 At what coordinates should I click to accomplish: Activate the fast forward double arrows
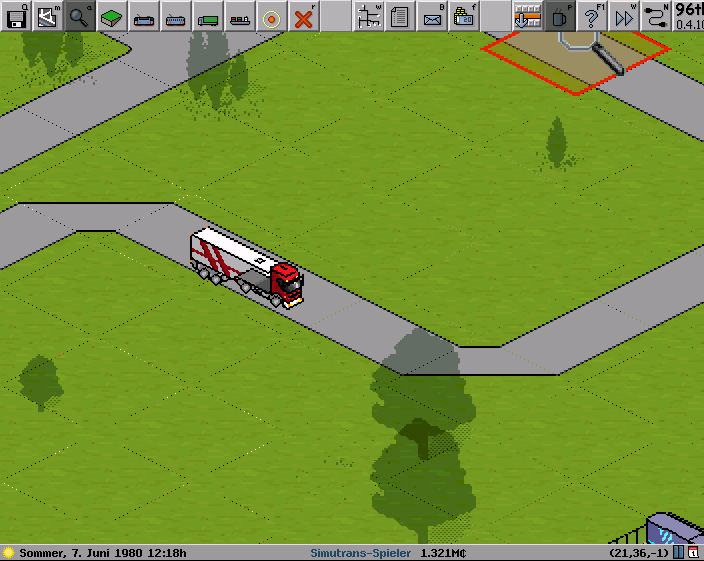pos(624,16)
